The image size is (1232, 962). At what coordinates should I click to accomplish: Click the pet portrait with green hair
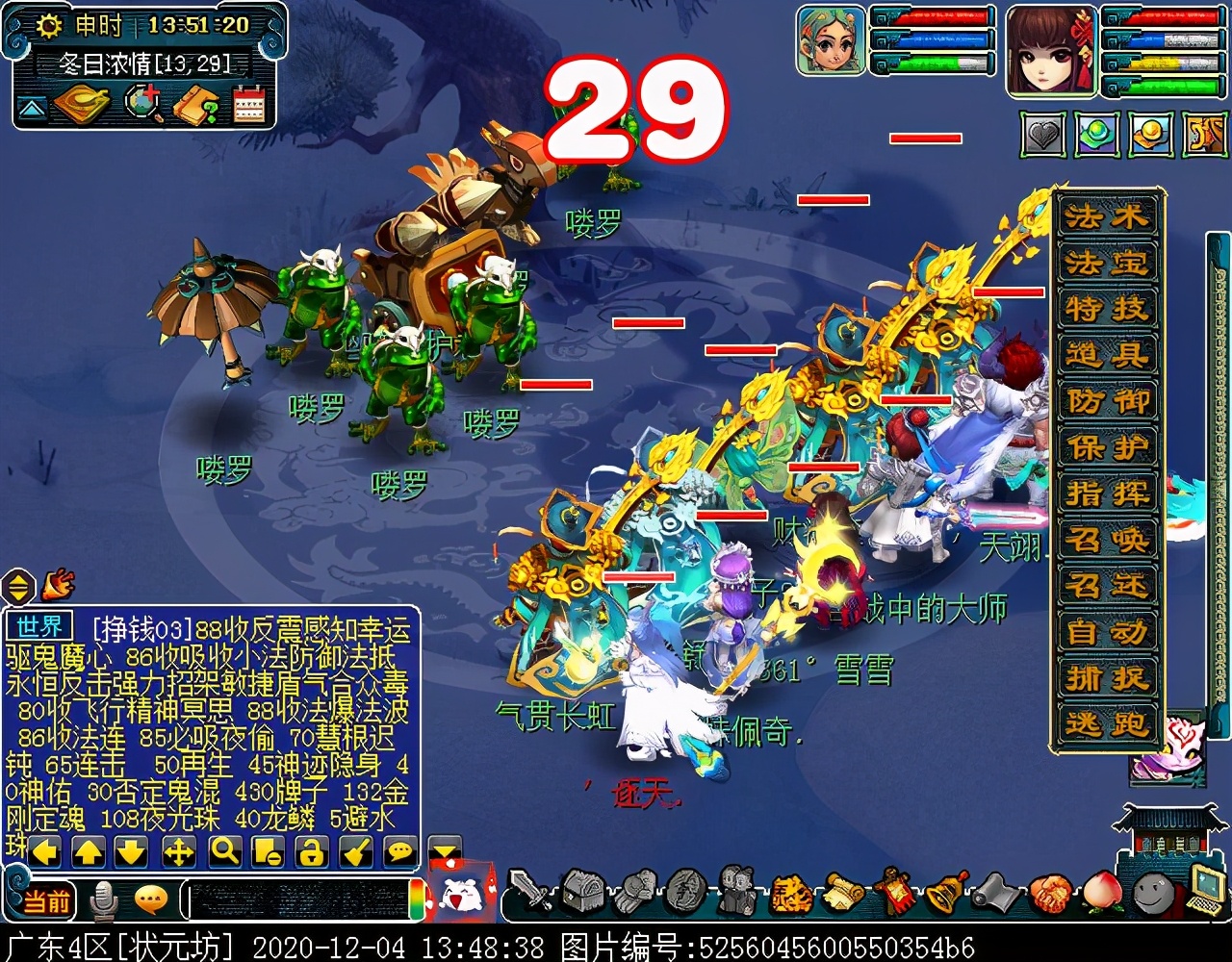click(831, 39)
